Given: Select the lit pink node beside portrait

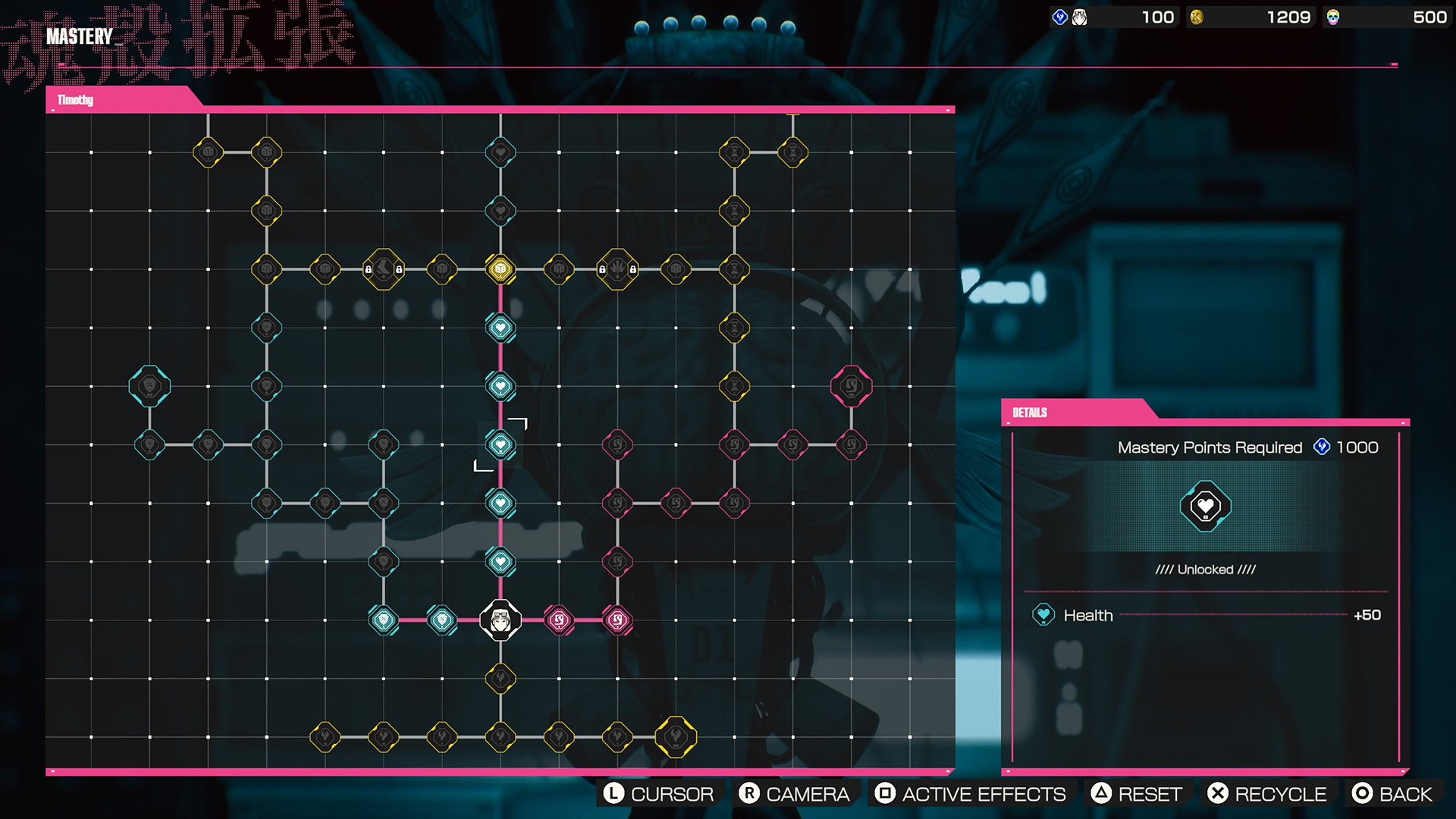Looking at the screenshot, I should point(559,620).
